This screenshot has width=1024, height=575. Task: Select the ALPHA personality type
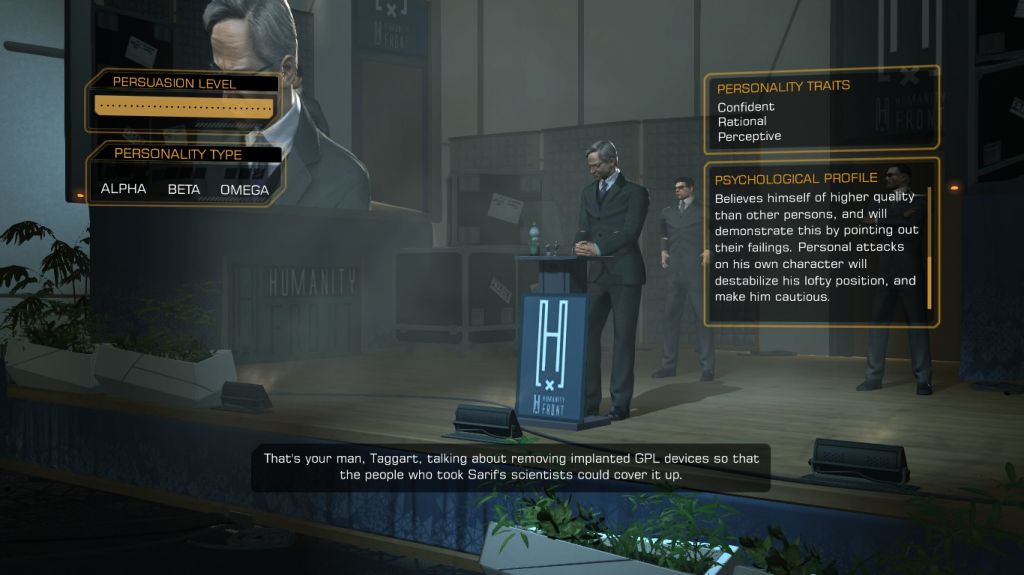123,189
